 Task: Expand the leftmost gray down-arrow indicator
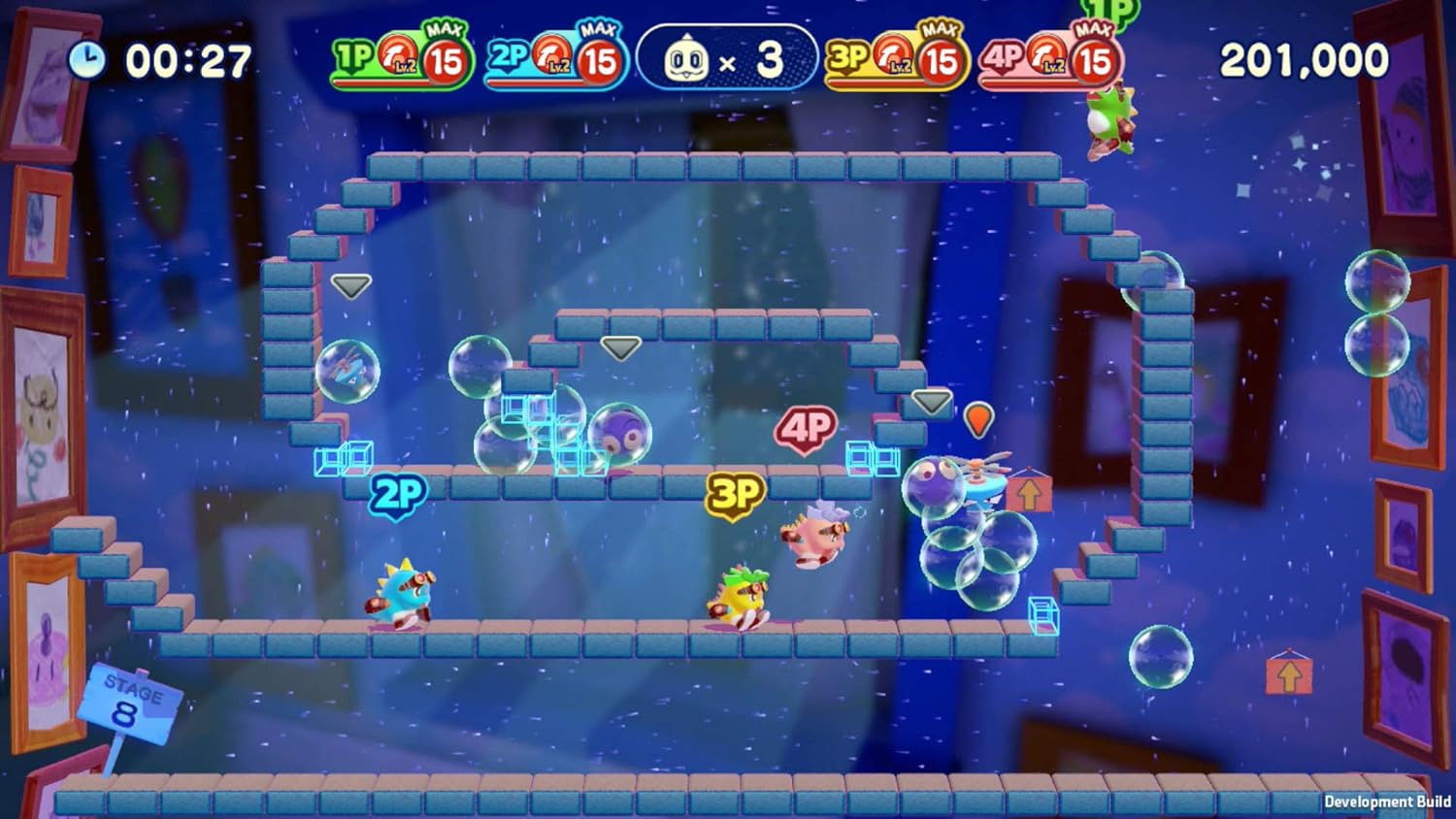[351, 286]
